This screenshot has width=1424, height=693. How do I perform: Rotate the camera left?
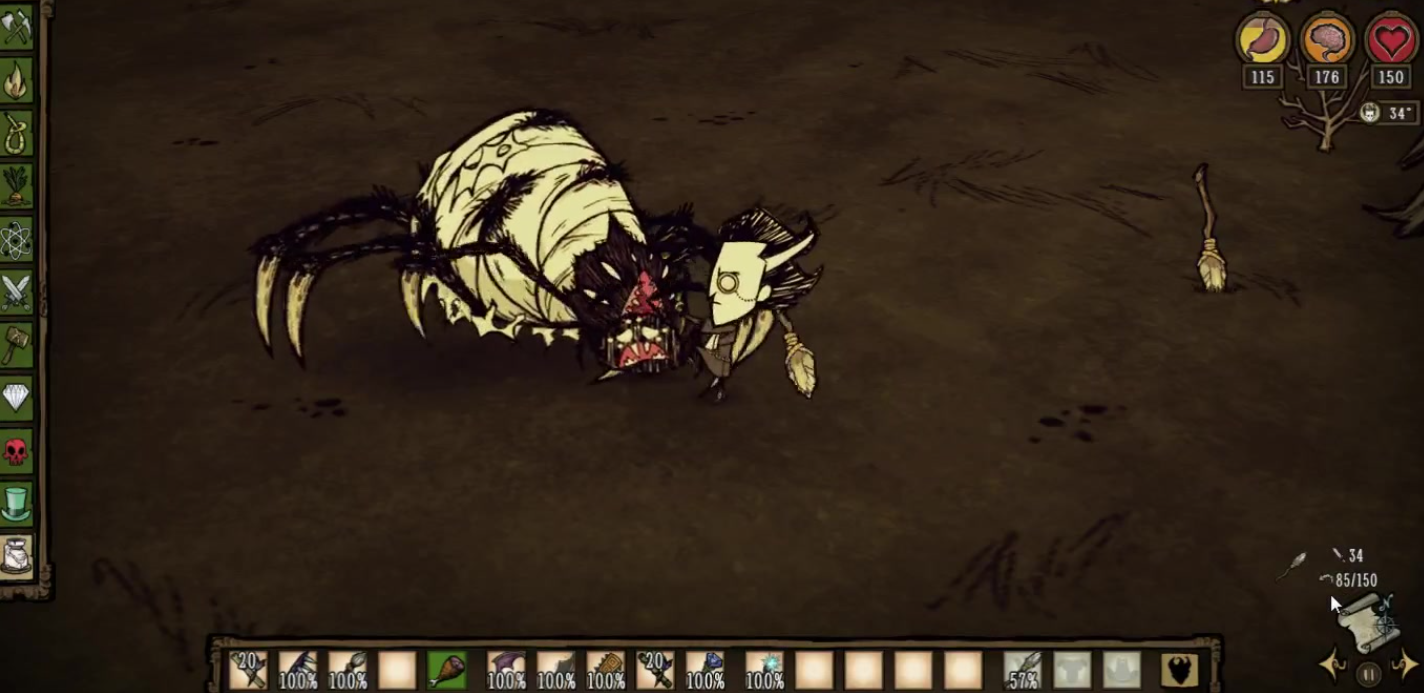[x=1332, y=664]
